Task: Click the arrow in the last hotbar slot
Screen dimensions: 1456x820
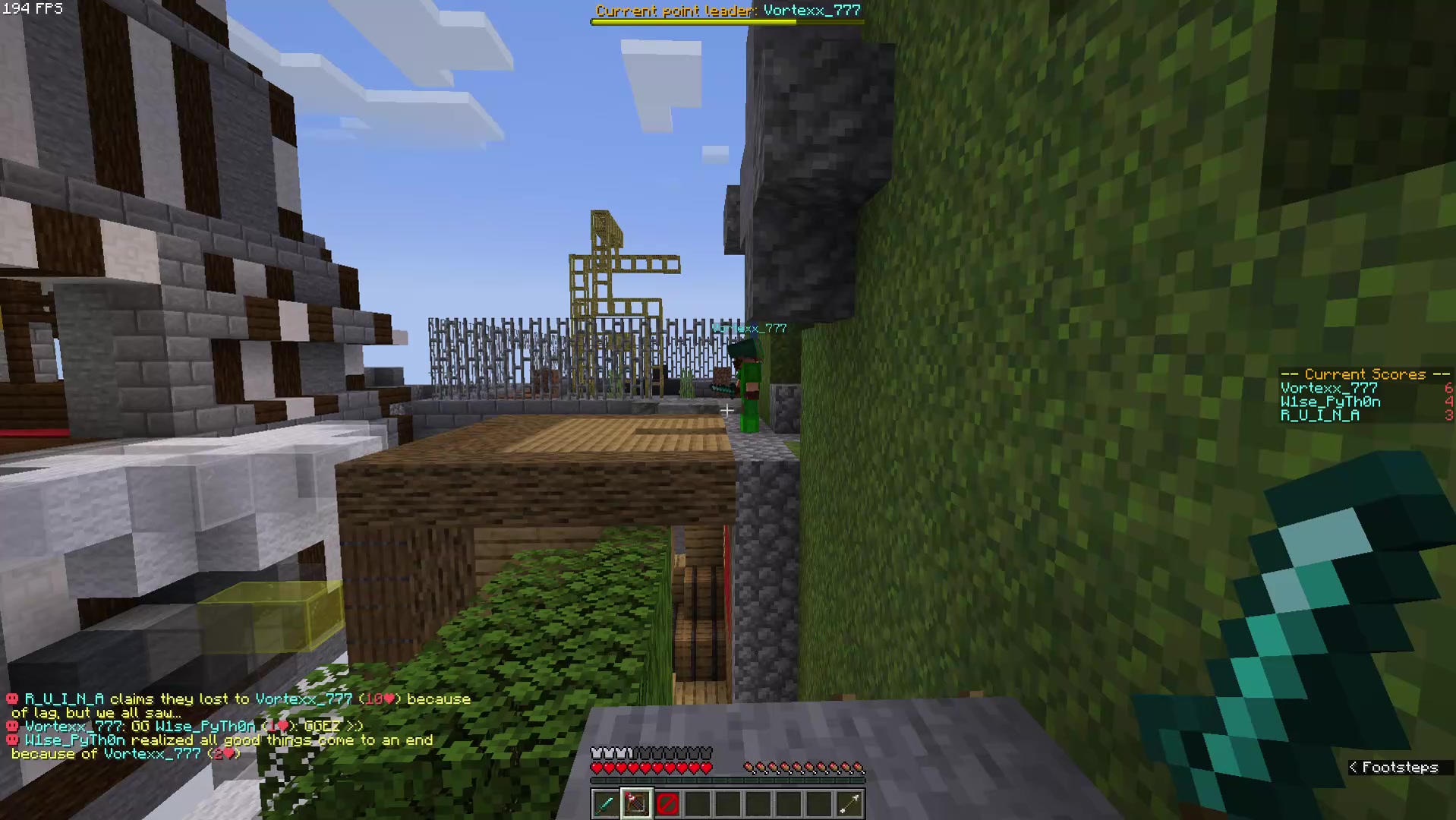Action: tap(849, 804)
